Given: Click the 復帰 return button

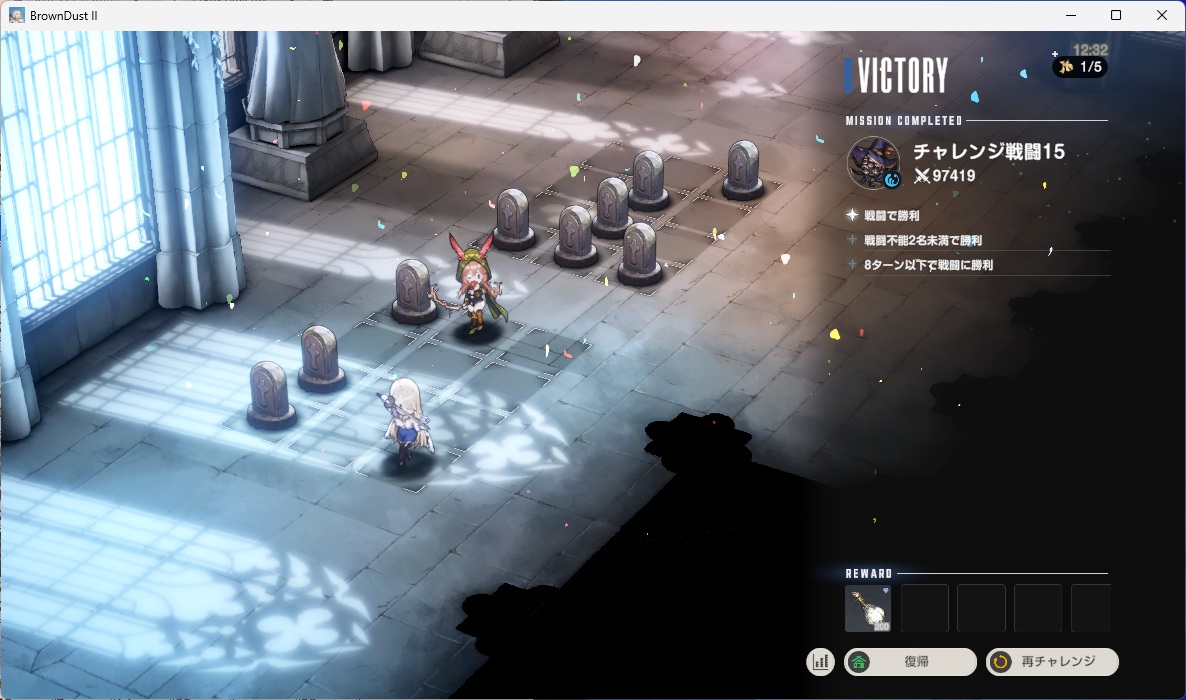Looking at the screenshot, I should click(910, 662).
